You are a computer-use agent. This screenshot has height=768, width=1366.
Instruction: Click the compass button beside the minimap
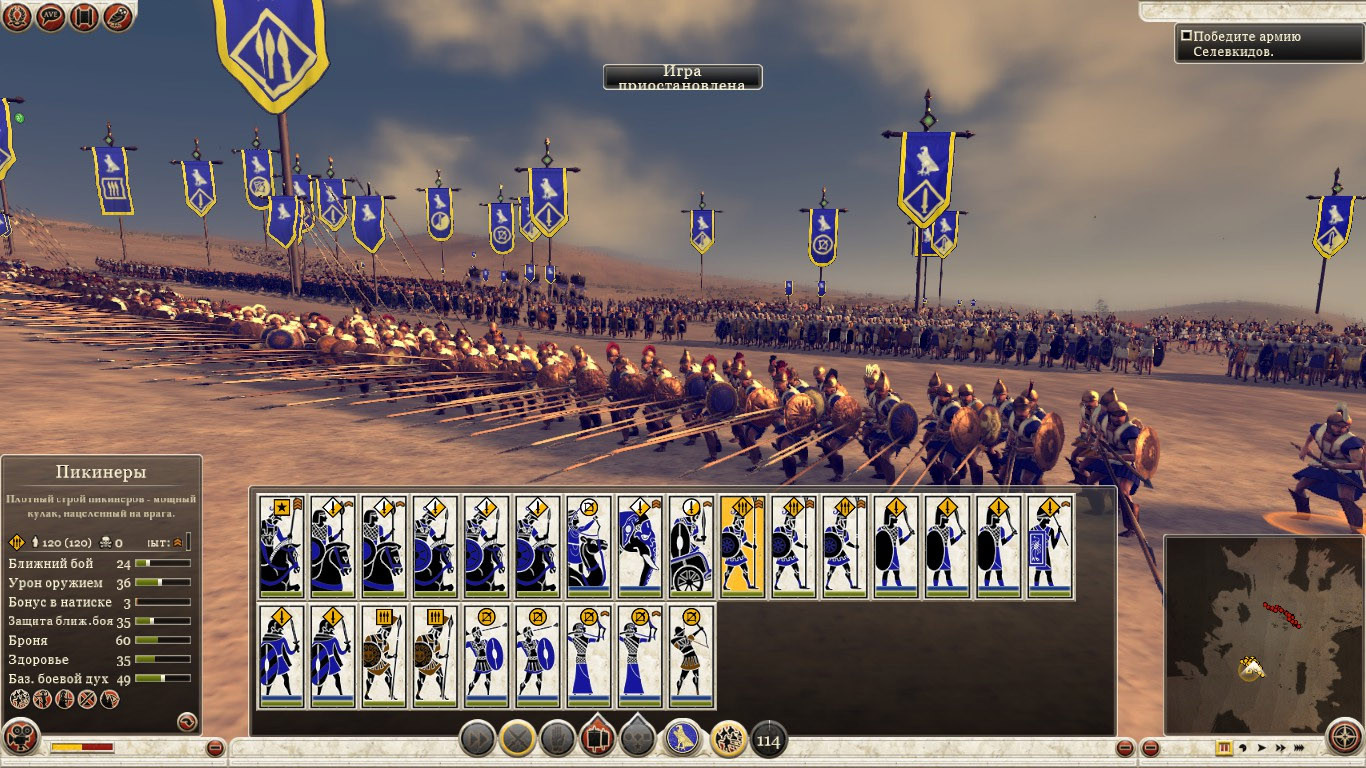click(x=1345, y=738)
